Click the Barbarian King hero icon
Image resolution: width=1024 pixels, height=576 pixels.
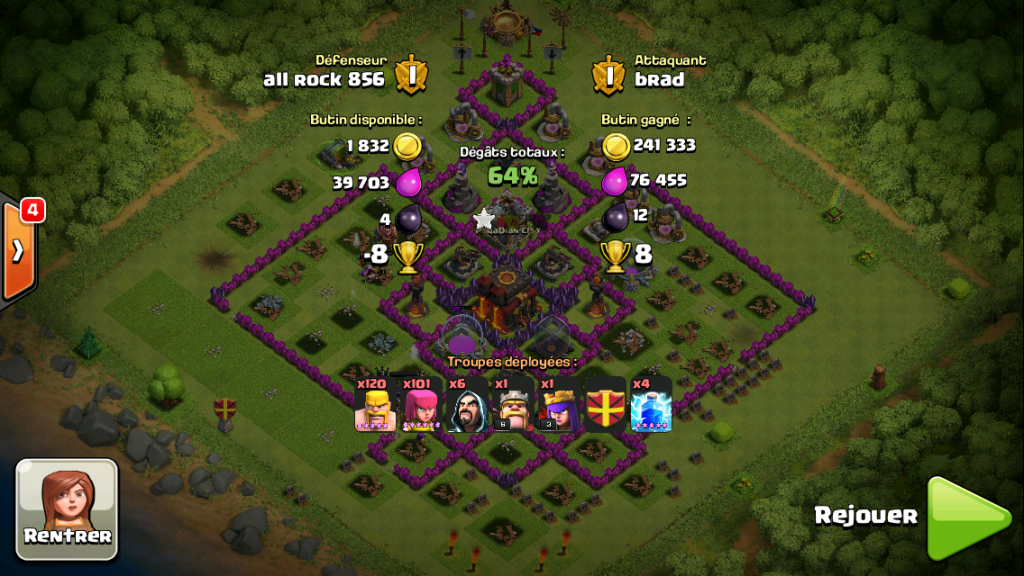(x=513, y=406)
